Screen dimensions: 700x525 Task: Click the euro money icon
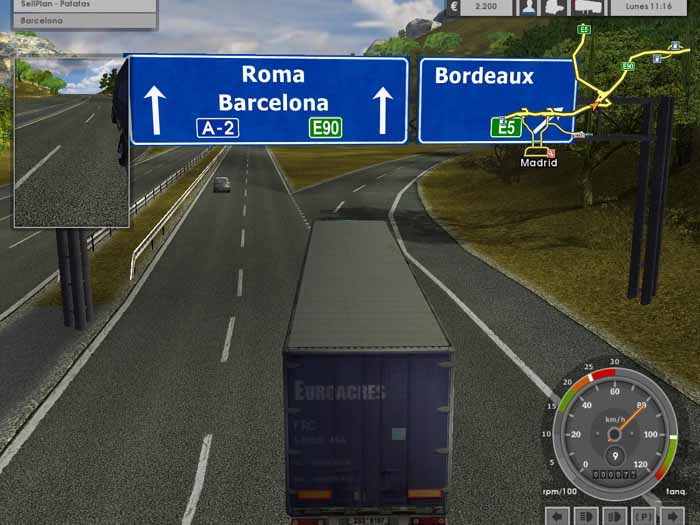click(454, 7)
